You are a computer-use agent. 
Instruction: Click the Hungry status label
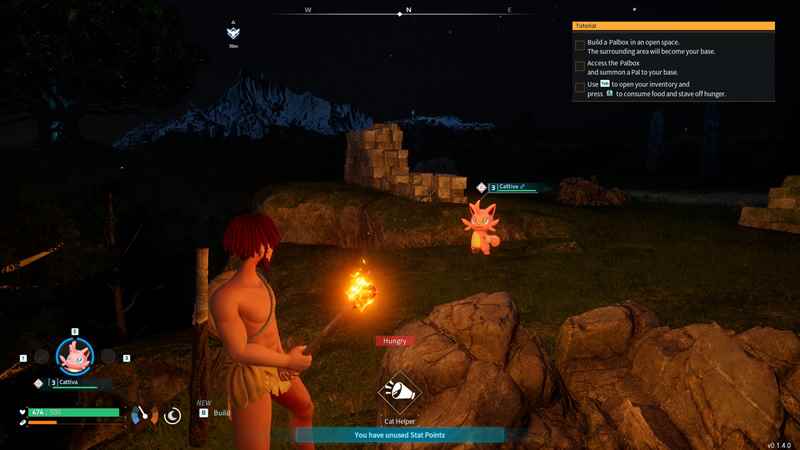pyautogui.click(x=394, y=341)
